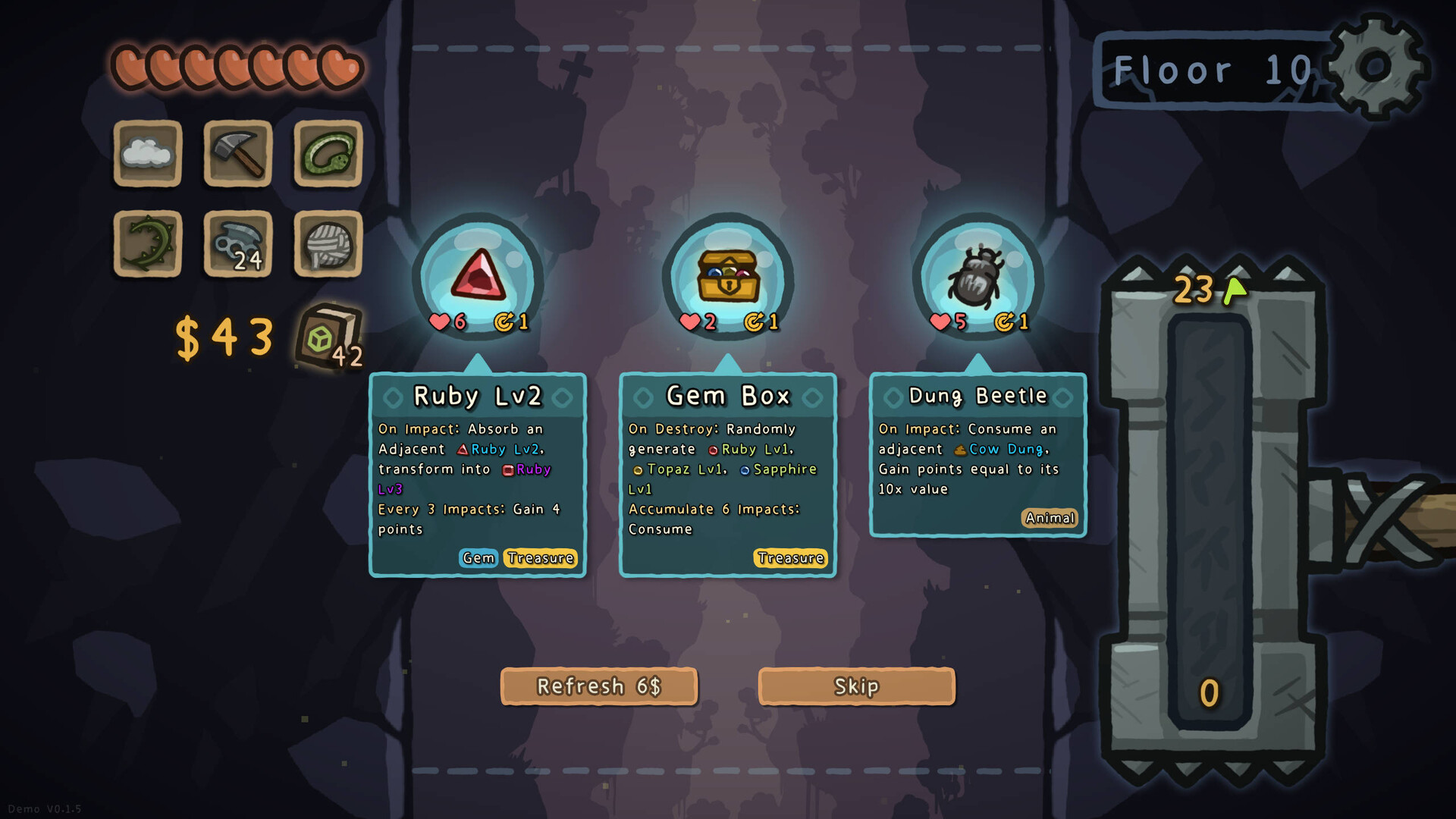Viewport: 1456px width, 819px height.
Task: Select the brass knuckles showing 24
Action: pos(237,244)
